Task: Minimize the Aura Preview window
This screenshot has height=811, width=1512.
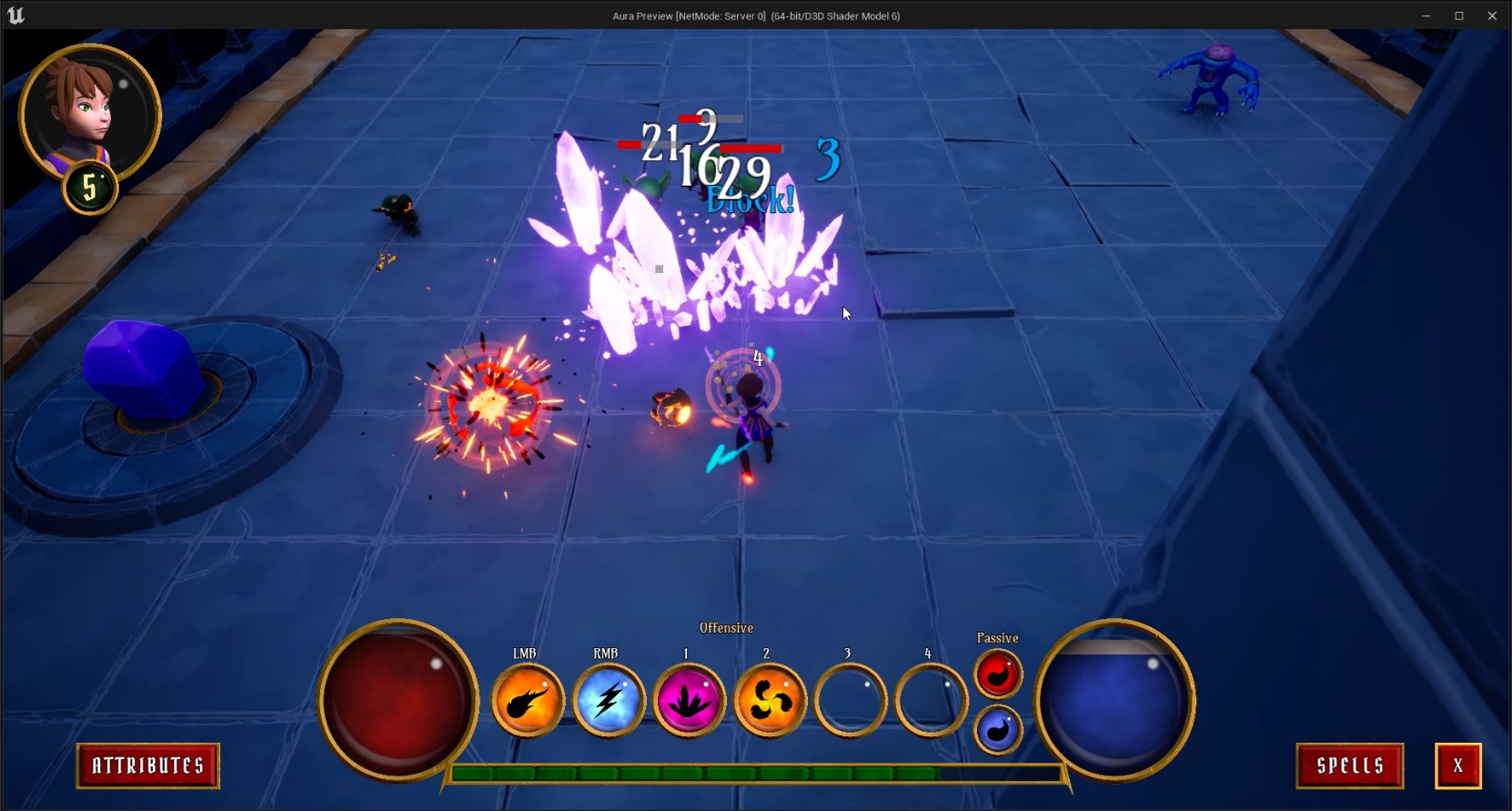Action: coord(1426,15)
